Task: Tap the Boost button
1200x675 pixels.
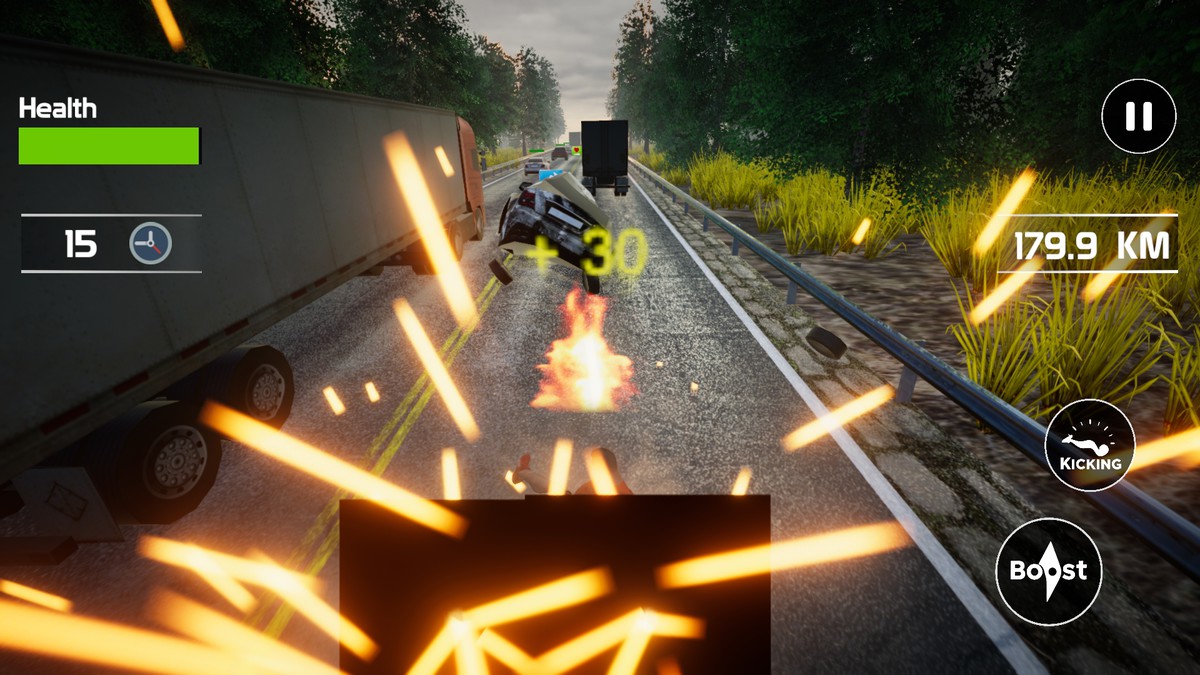Action: coord(1048,571)
